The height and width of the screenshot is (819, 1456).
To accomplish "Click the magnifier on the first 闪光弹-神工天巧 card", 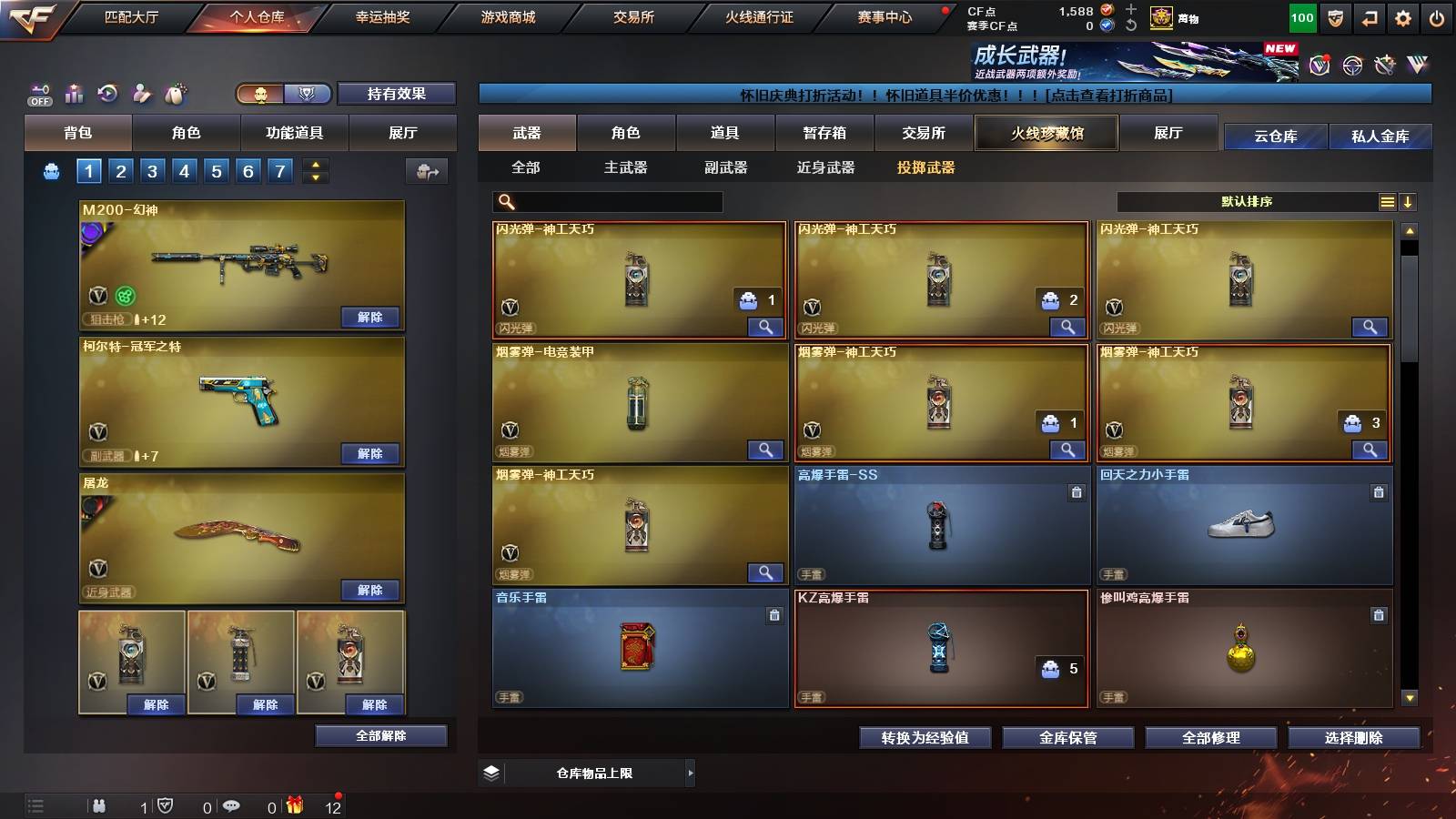I will click(766, 326).
